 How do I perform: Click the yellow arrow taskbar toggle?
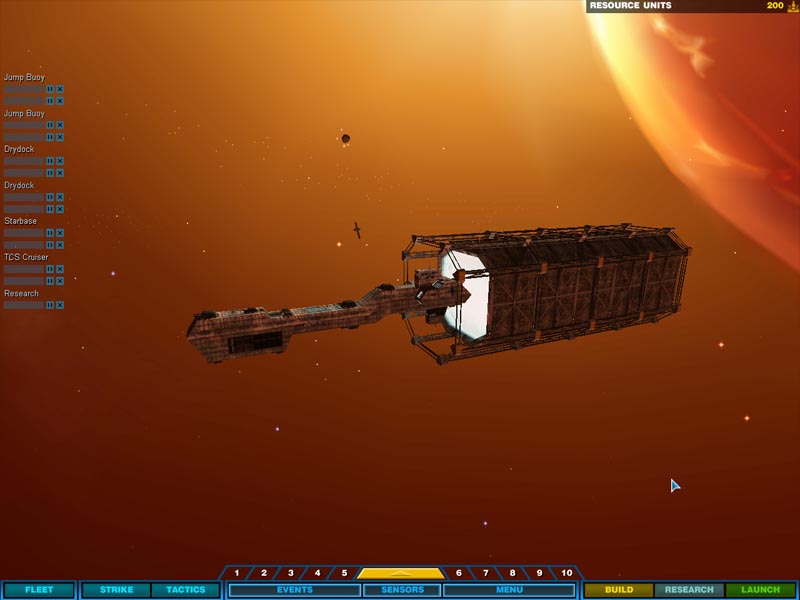coord(400,573)
